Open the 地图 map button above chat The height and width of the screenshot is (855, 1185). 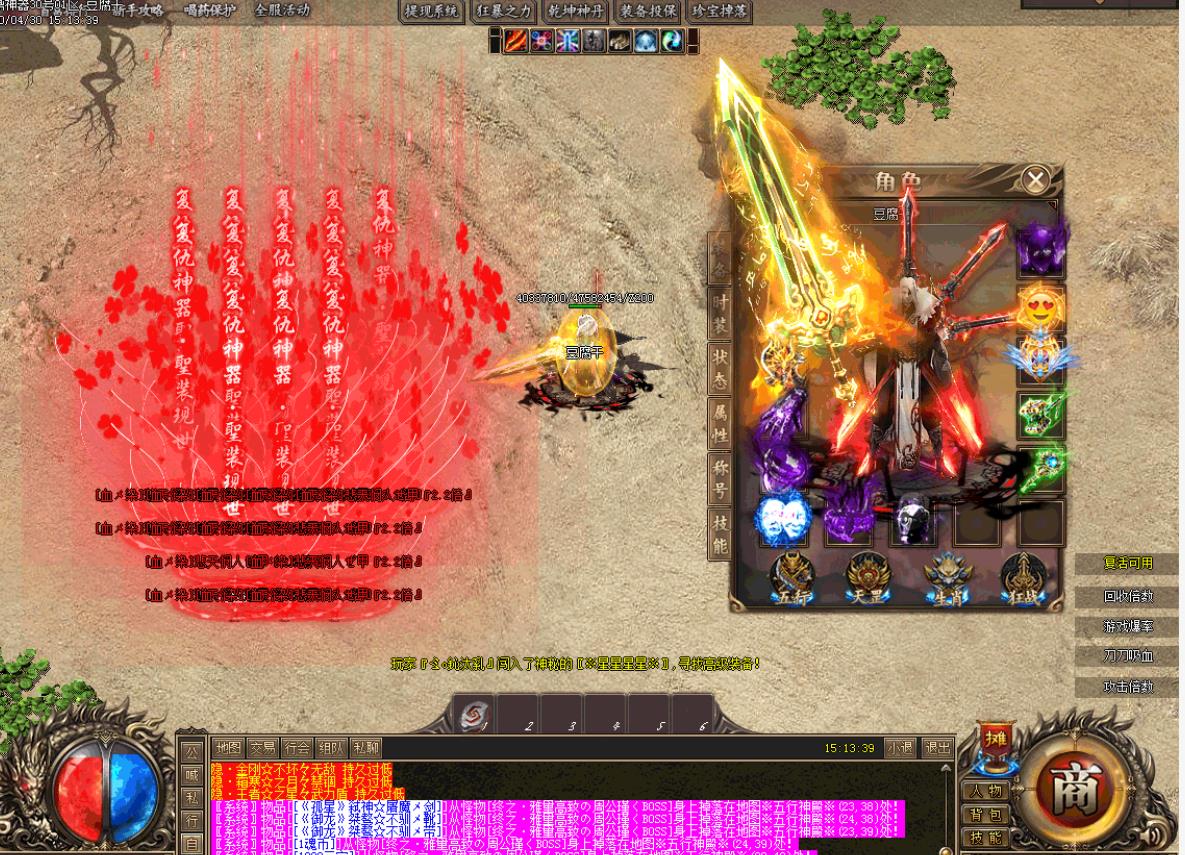pos(228,747)
